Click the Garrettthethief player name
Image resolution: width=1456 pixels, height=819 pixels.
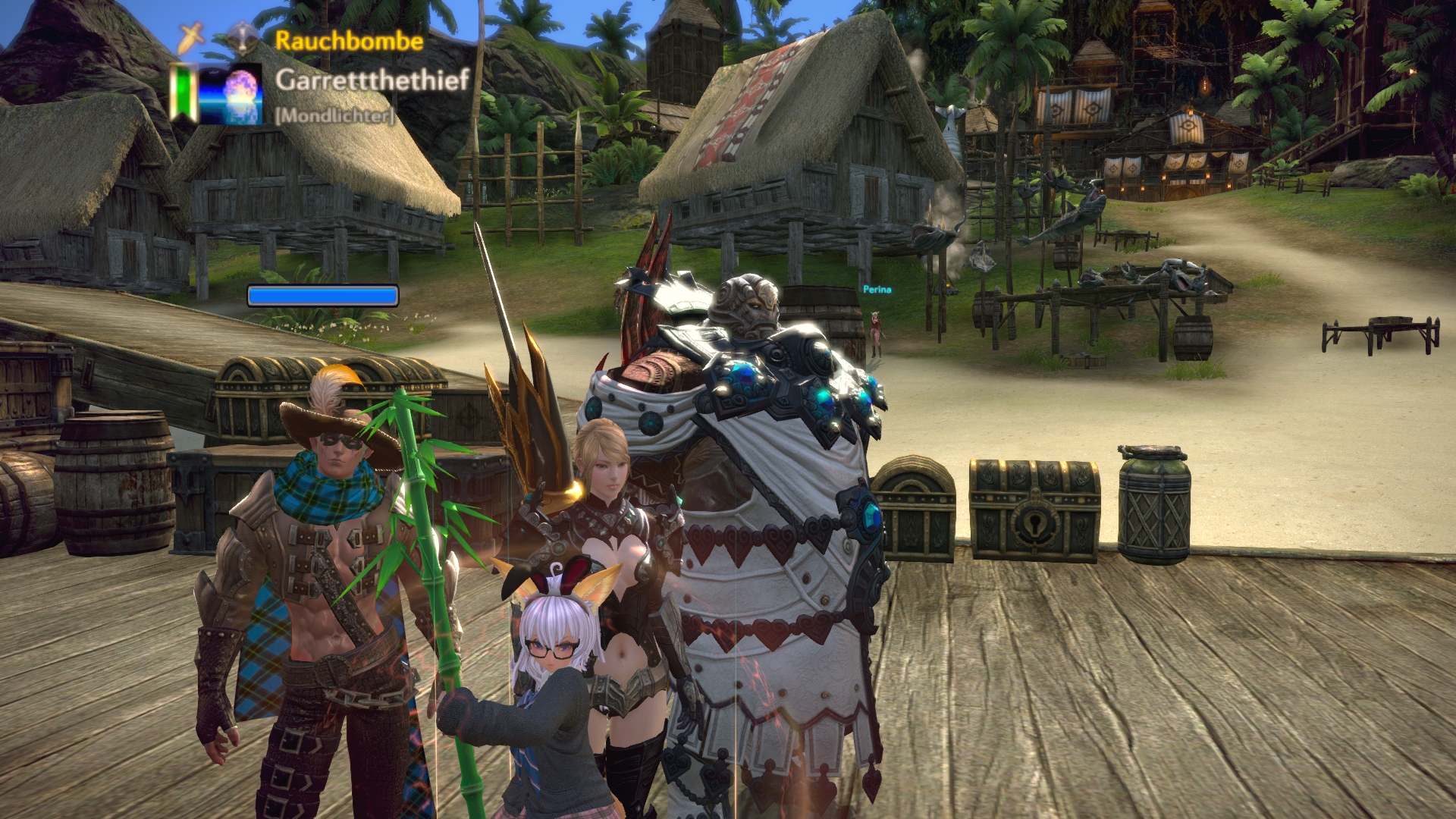372,80
